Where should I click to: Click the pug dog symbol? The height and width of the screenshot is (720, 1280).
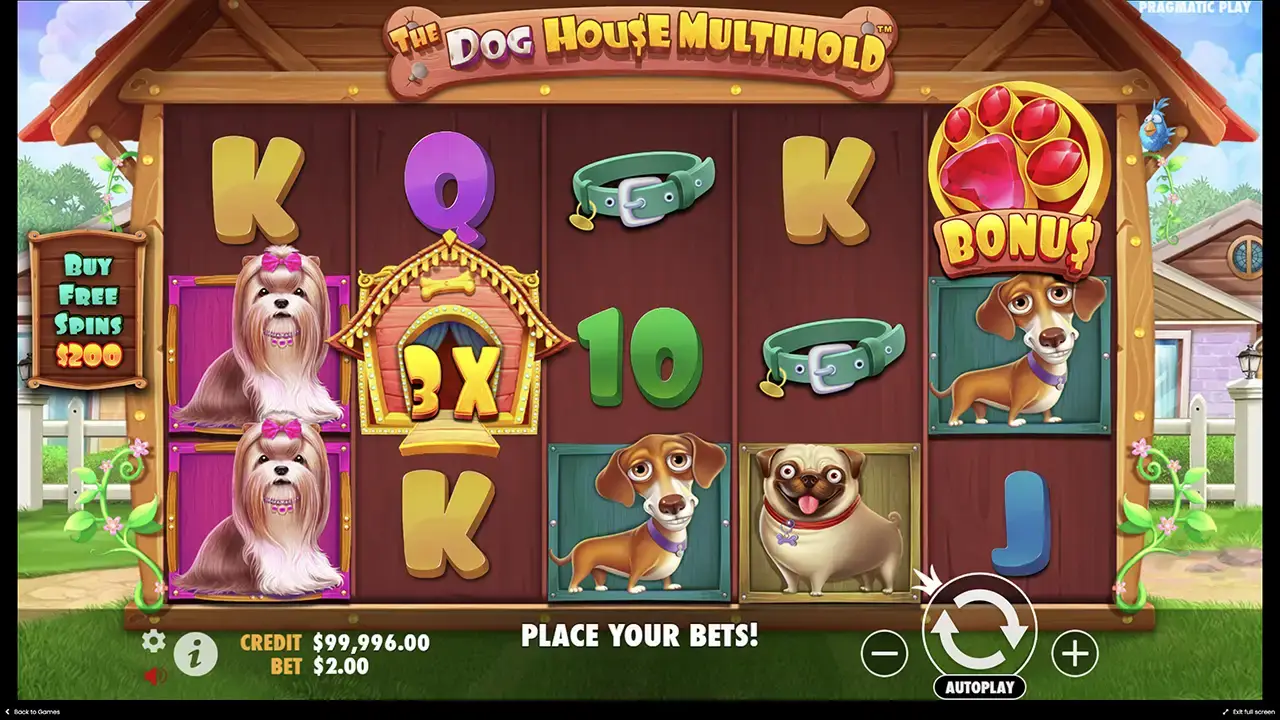830,520
